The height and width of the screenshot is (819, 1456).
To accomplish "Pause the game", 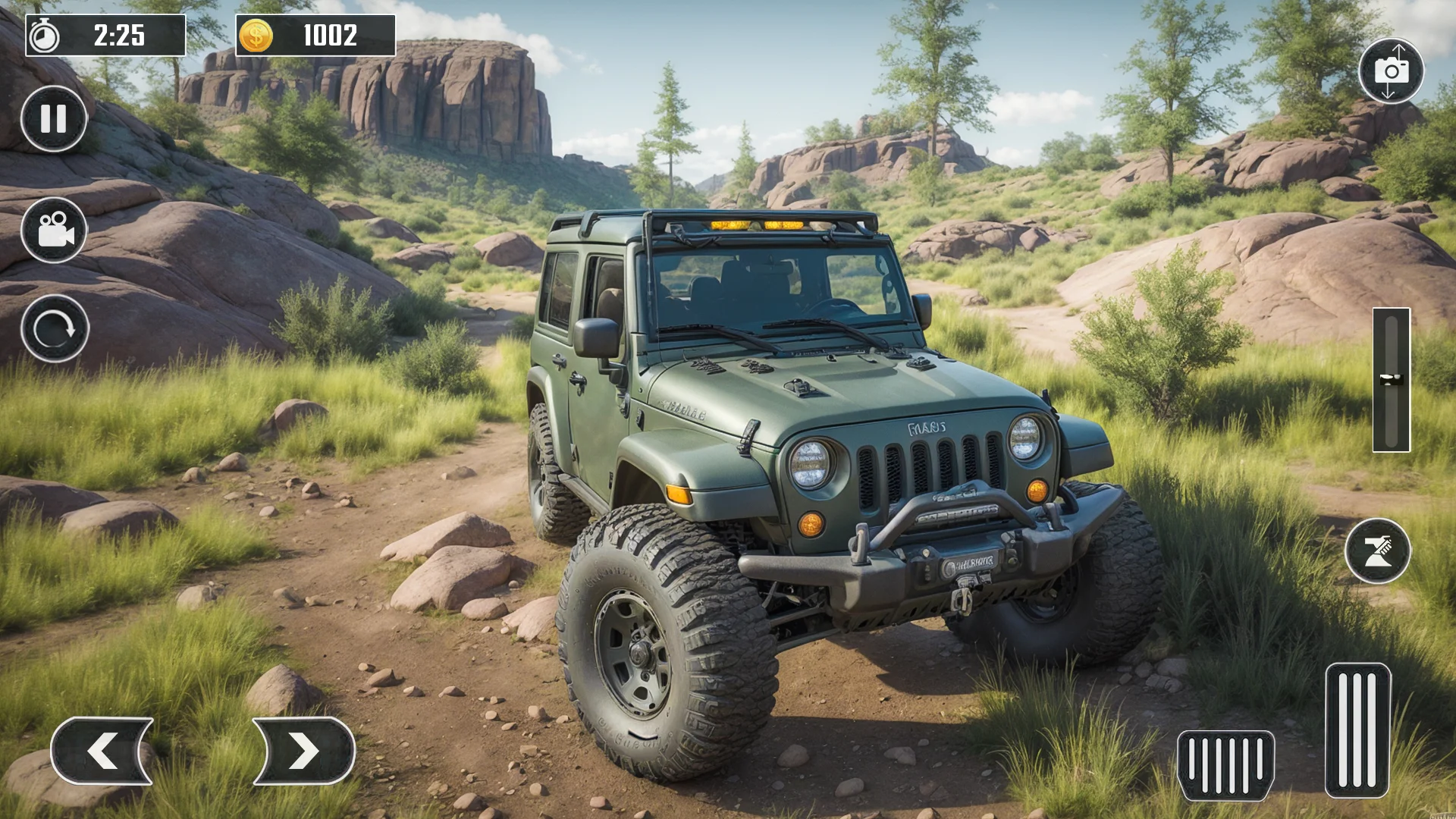I will pyautogui.click(x=54, y=119).
